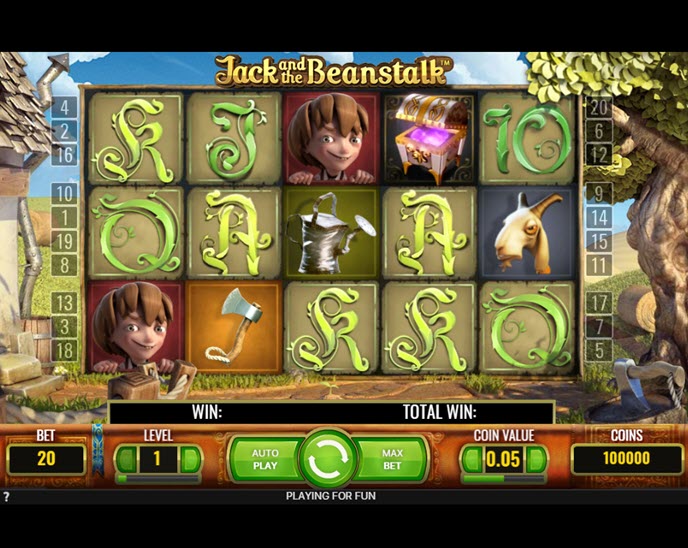Viewport: 688px width, 548px height.
Task: Choose the Max Bet button
Action: point(393,460)
